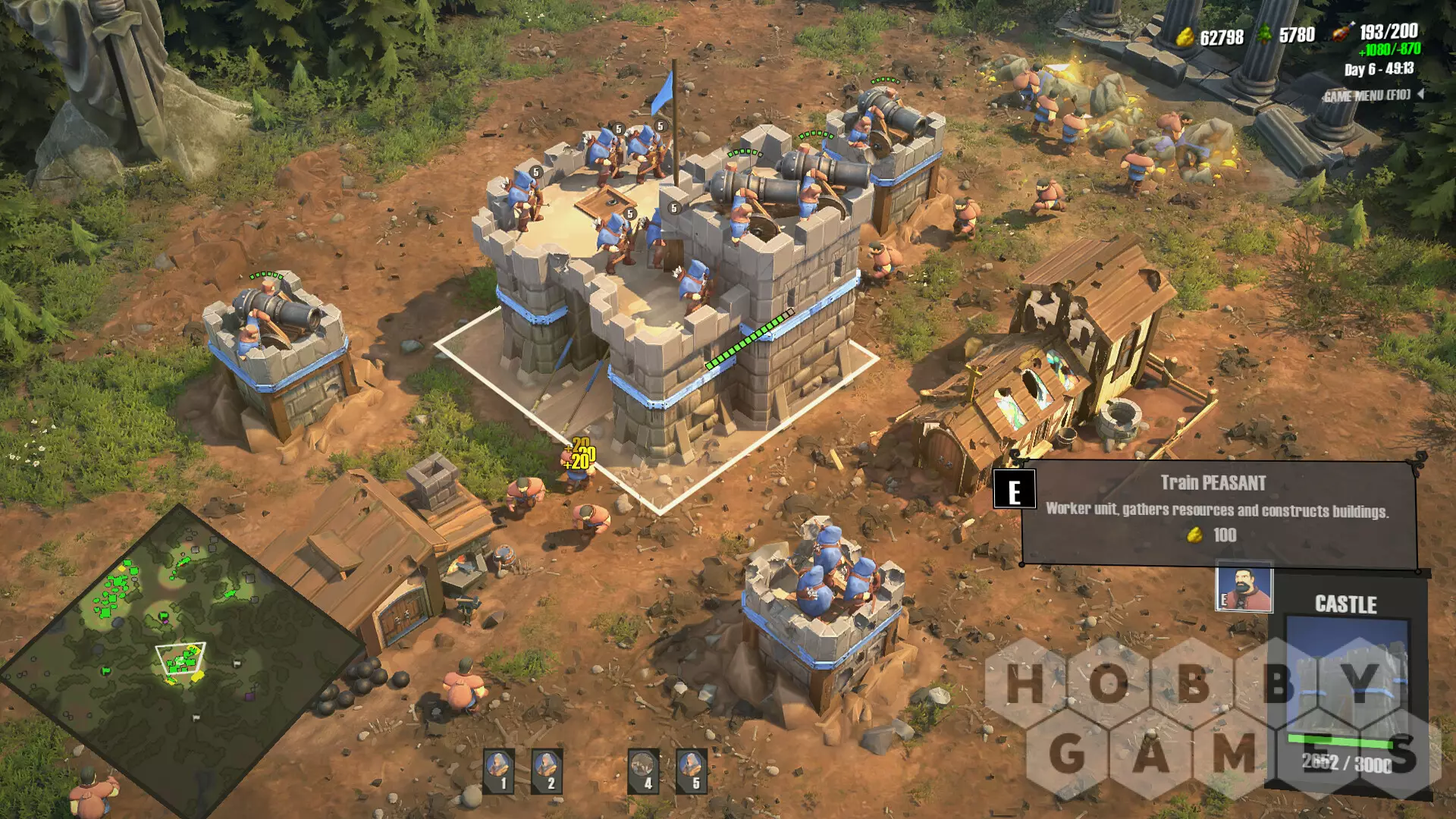Open the Game Menu
Image resolution: width=1456 pixels, height=819 pixels.
click(1367, 96)
